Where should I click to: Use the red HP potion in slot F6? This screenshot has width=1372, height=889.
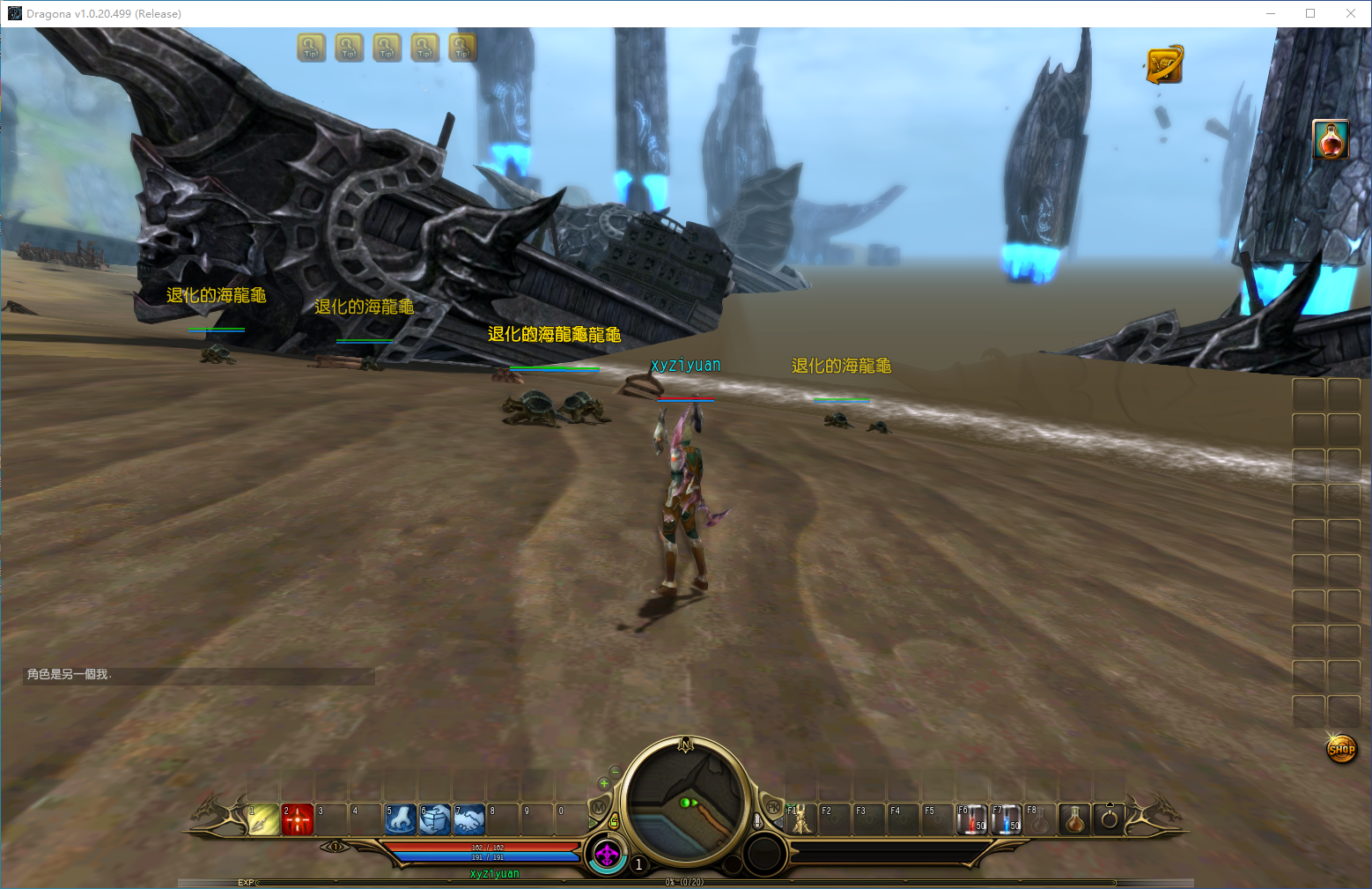[x=972, y=819]
